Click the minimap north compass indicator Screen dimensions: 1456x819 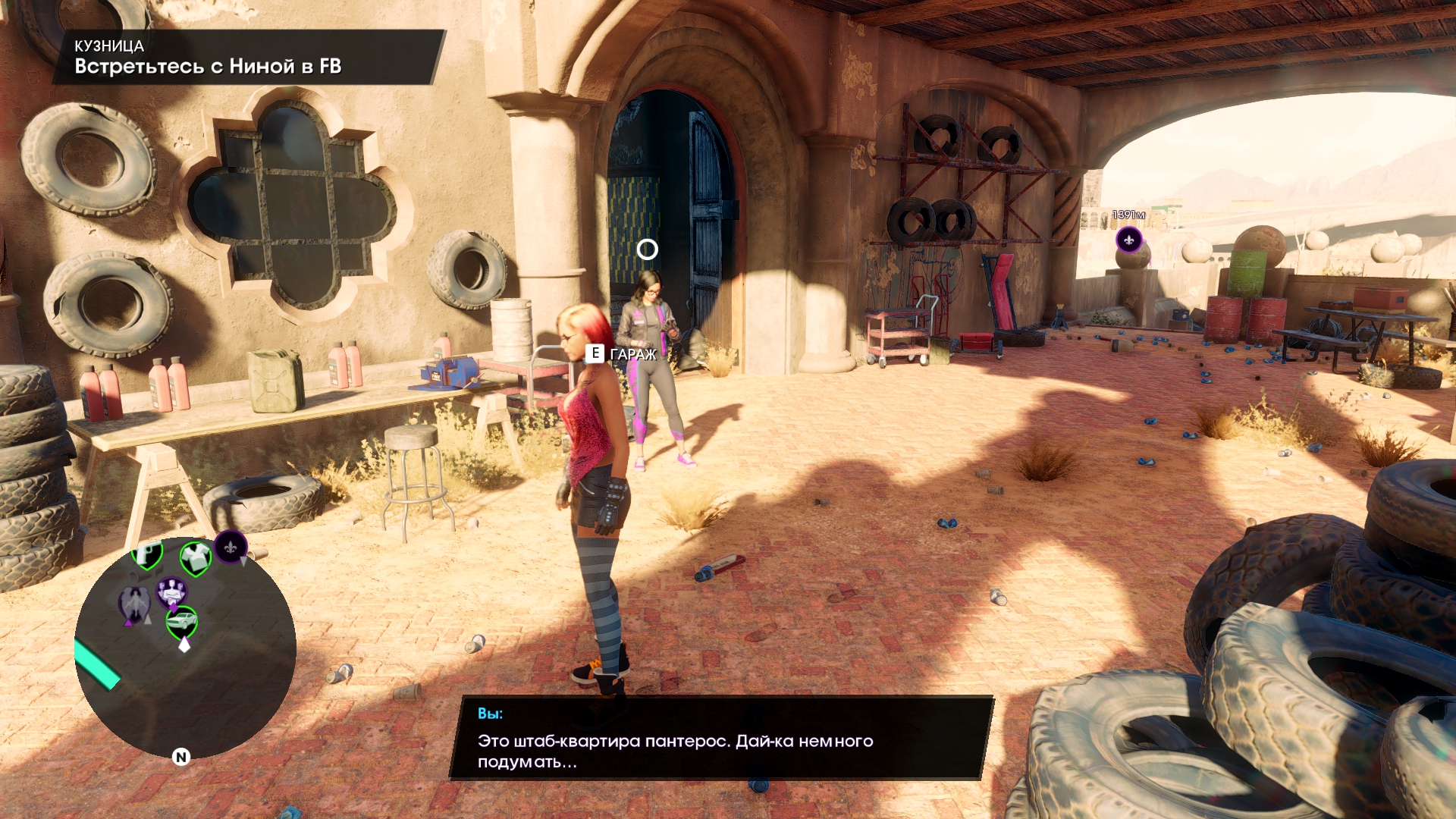(180, 756)
